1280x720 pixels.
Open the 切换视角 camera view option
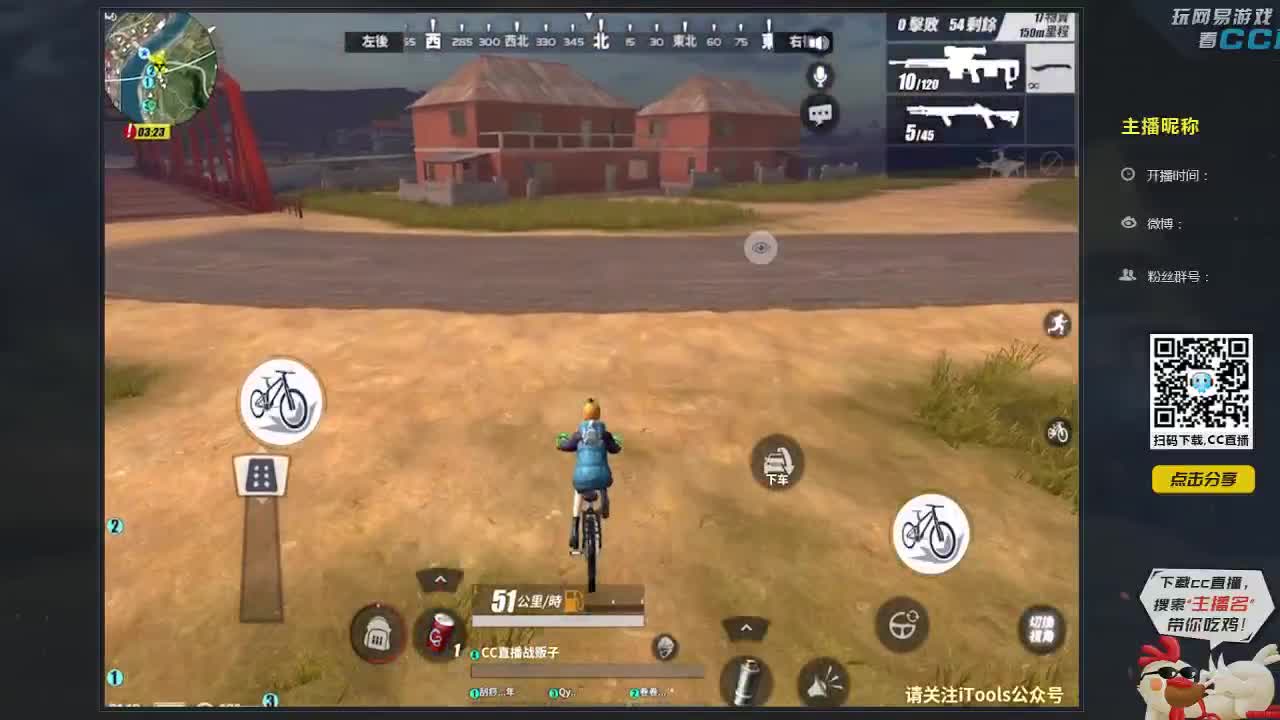coord(1040,630)
